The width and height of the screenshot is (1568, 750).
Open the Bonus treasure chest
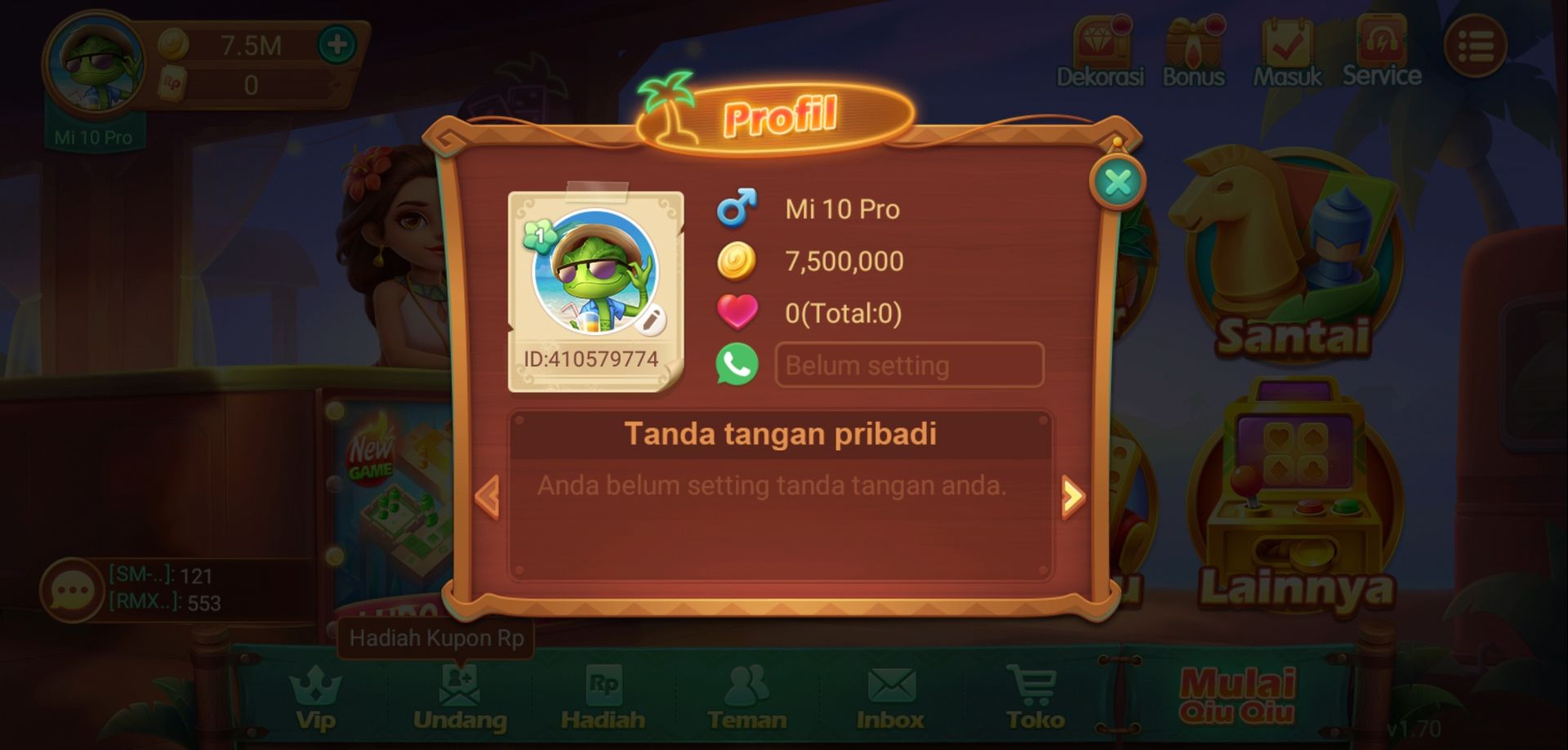pyautogui.click(x=1193, y=45)
